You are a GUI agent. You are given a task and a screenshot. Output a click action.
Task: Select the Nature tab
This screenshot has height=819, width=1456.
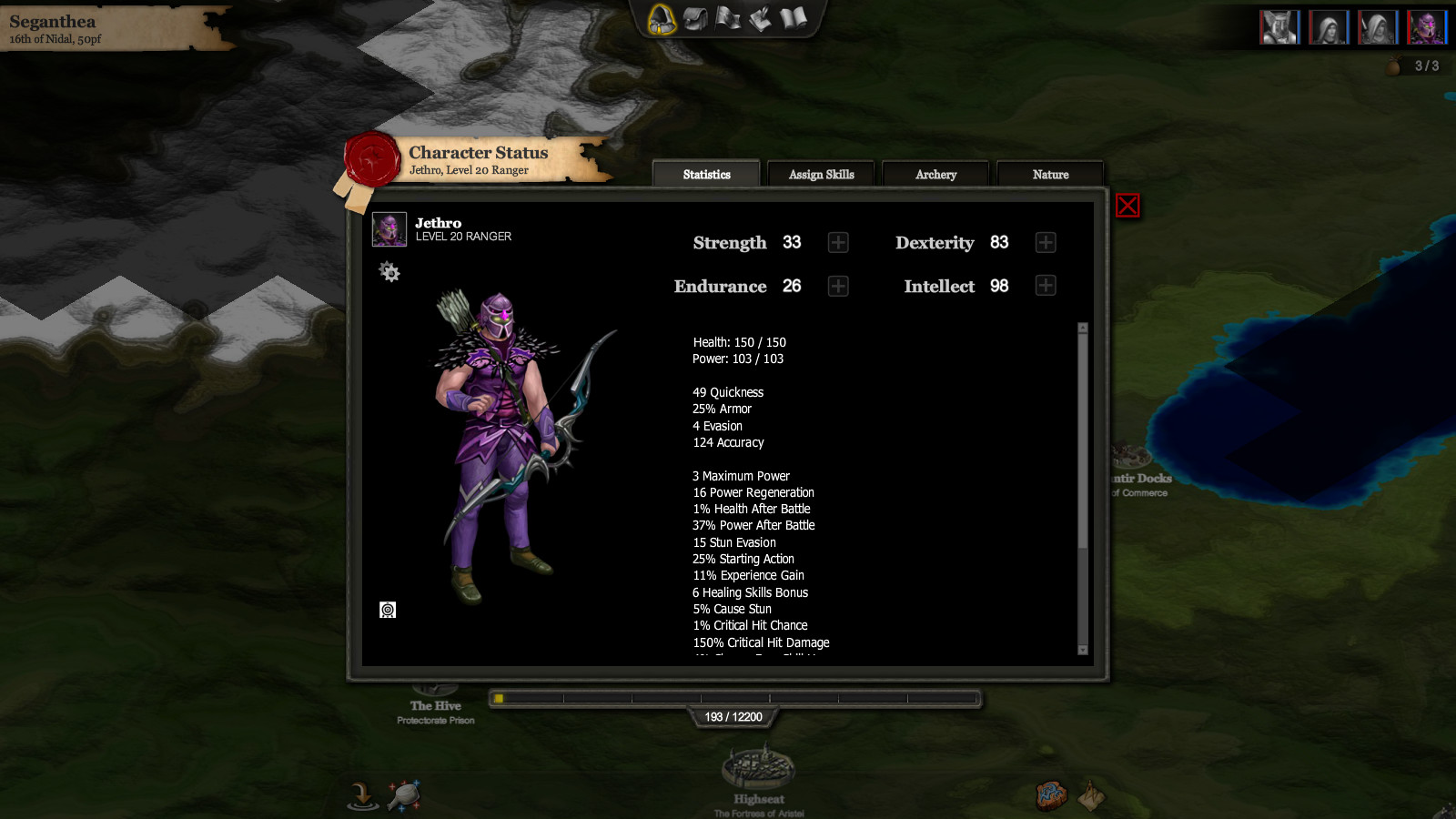pos(1050,174)
